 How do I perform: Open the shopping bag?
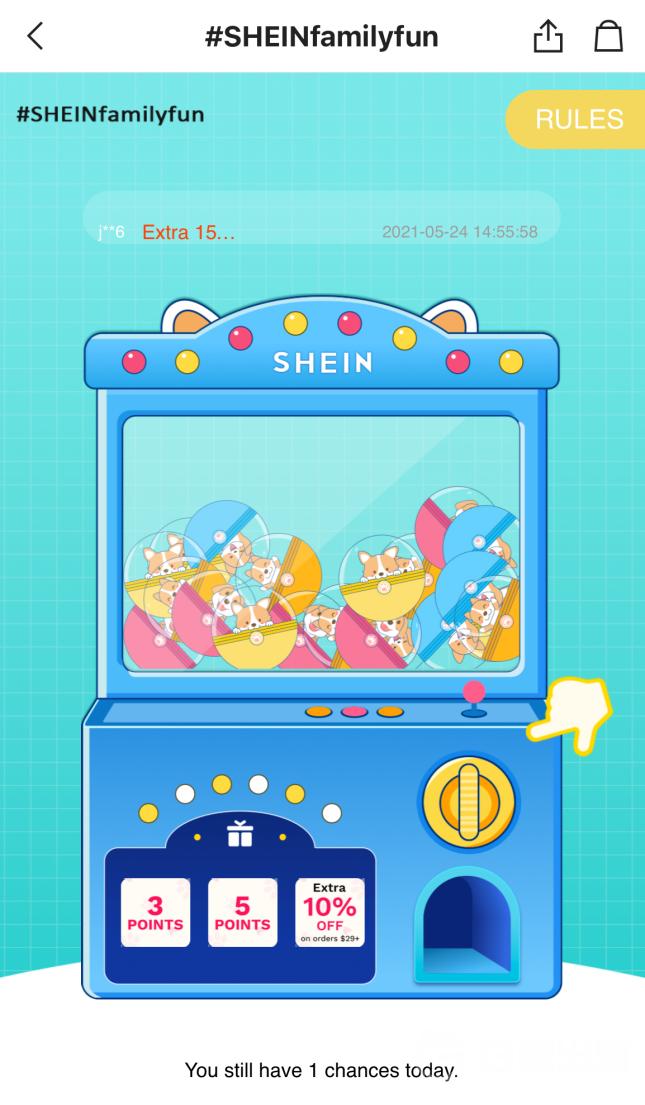pyautogui.click(x=608, y=37)
